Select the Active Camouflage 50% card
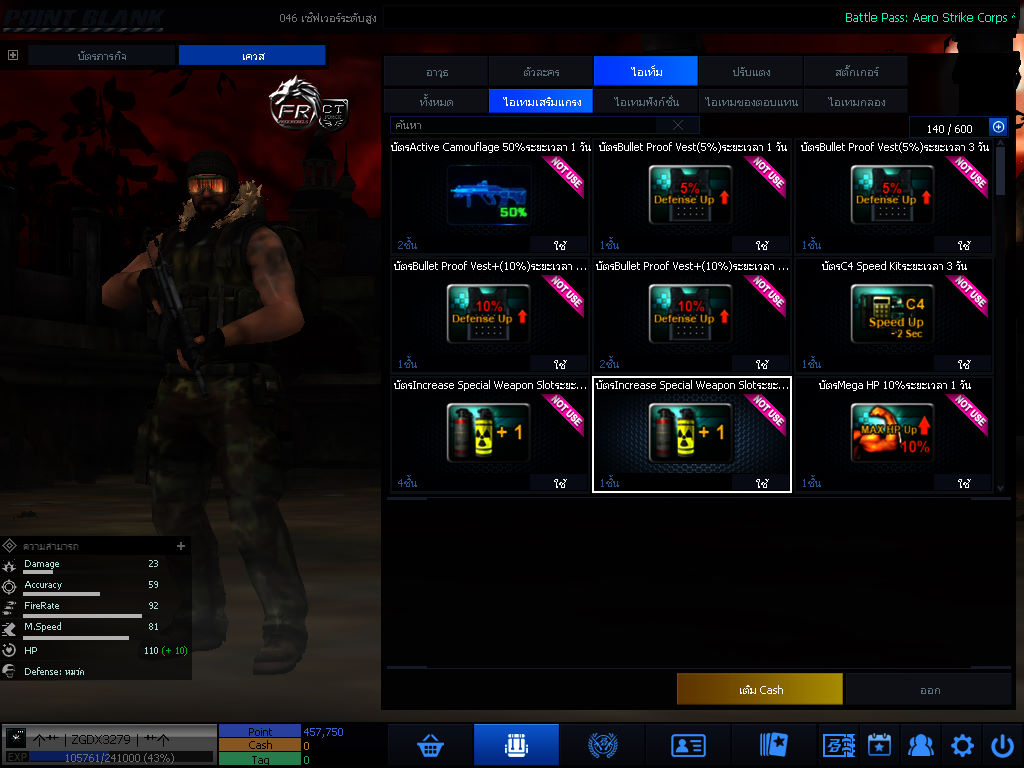The height and width of the screenshot is (768, 1024). [490, 196]
